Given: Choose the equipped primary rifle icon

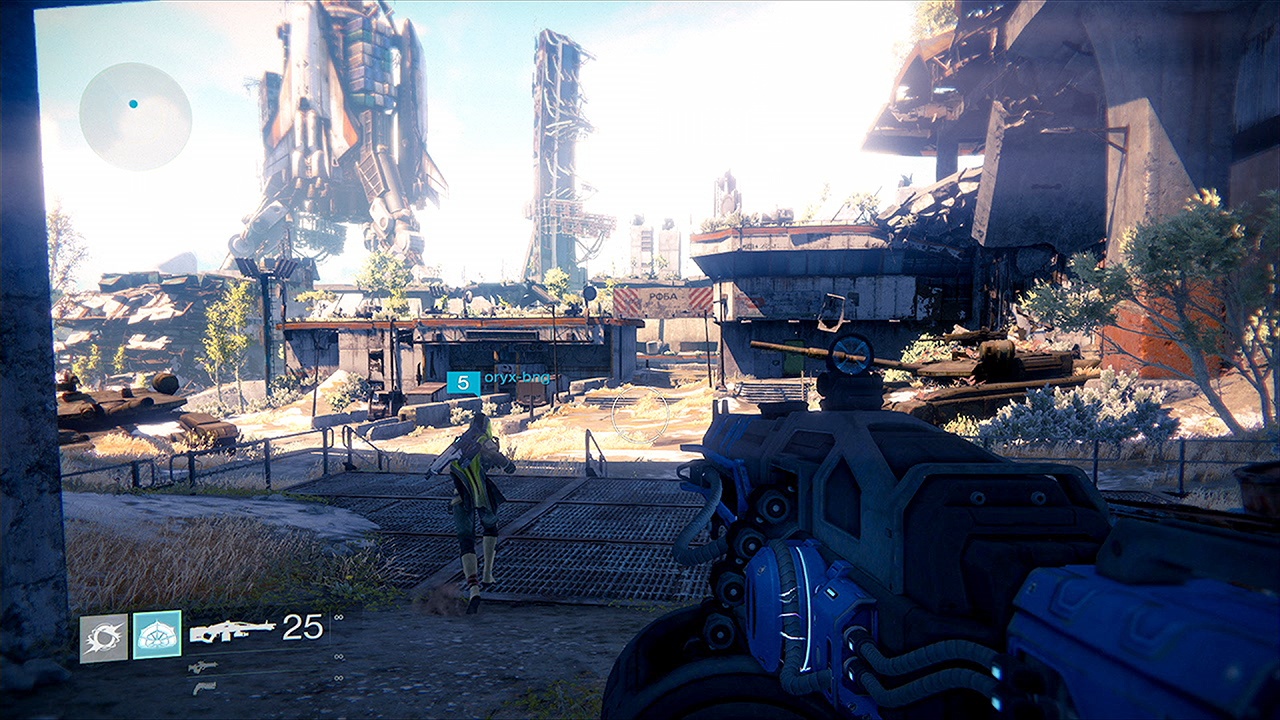Looking at the screenshot, I should click(232, 630).
